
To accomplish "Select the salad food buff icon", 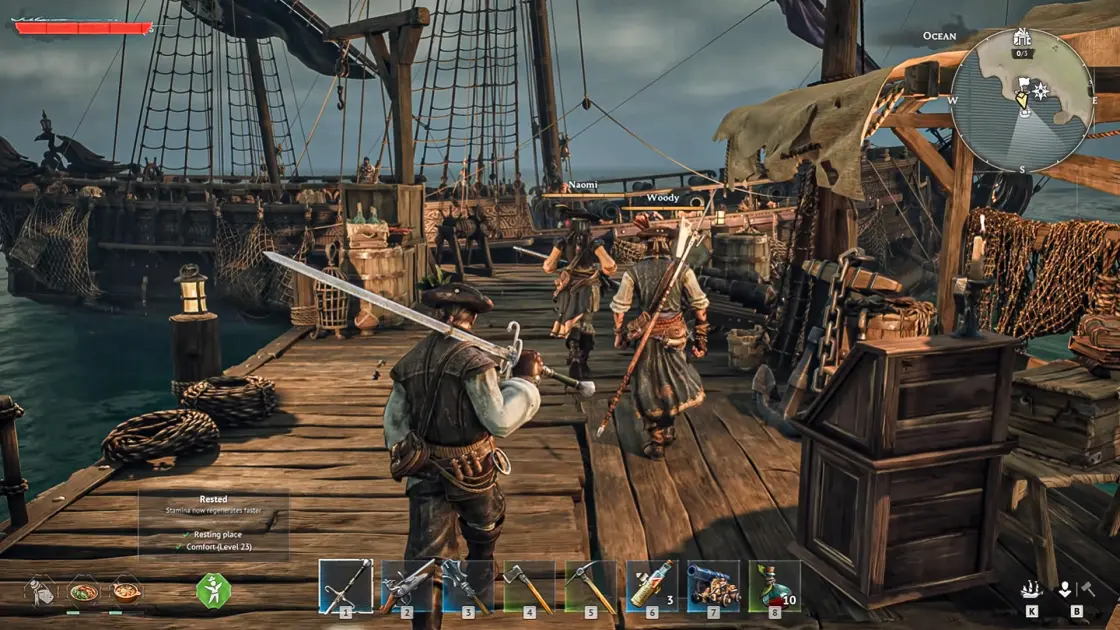I will [x=84, y=590].
